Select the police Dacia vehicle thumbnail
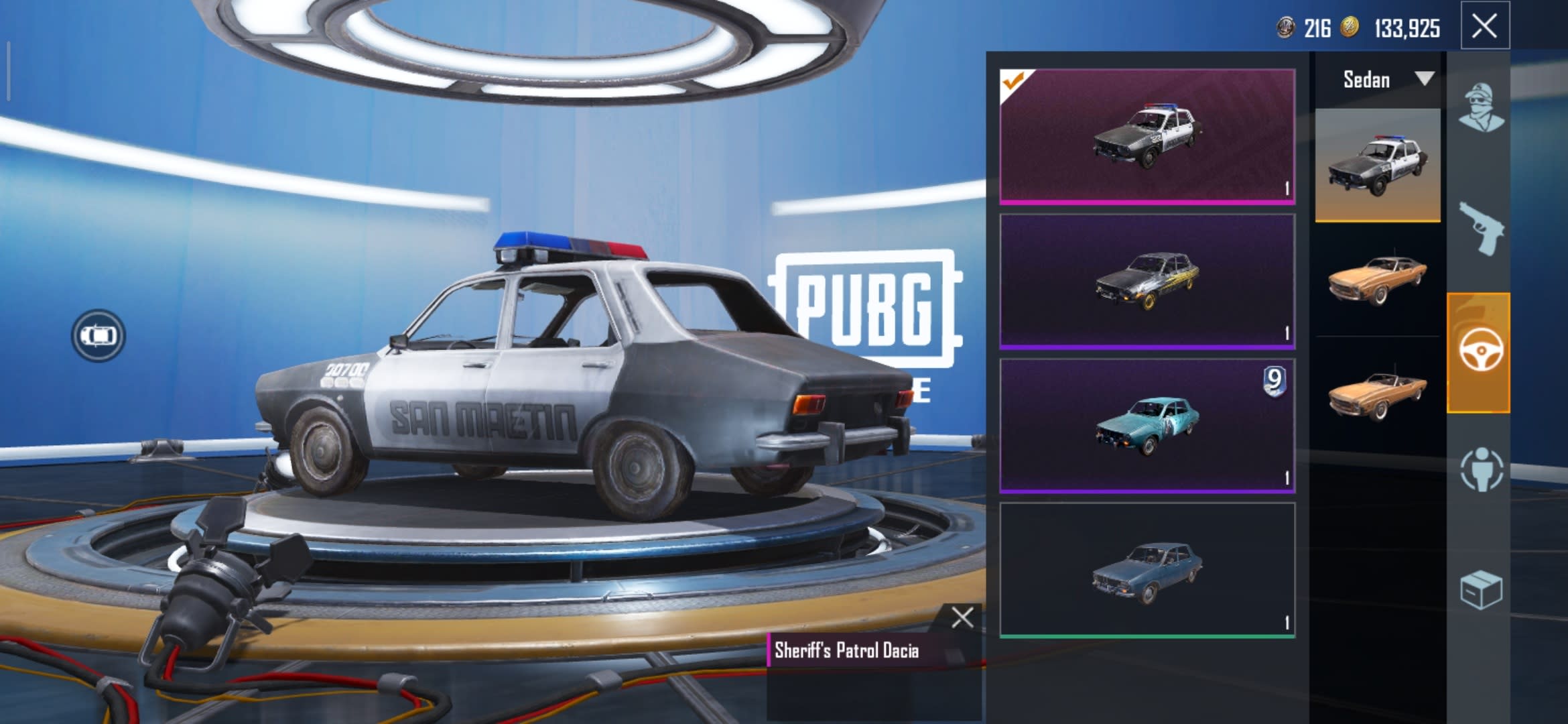 pos(1377,165)
